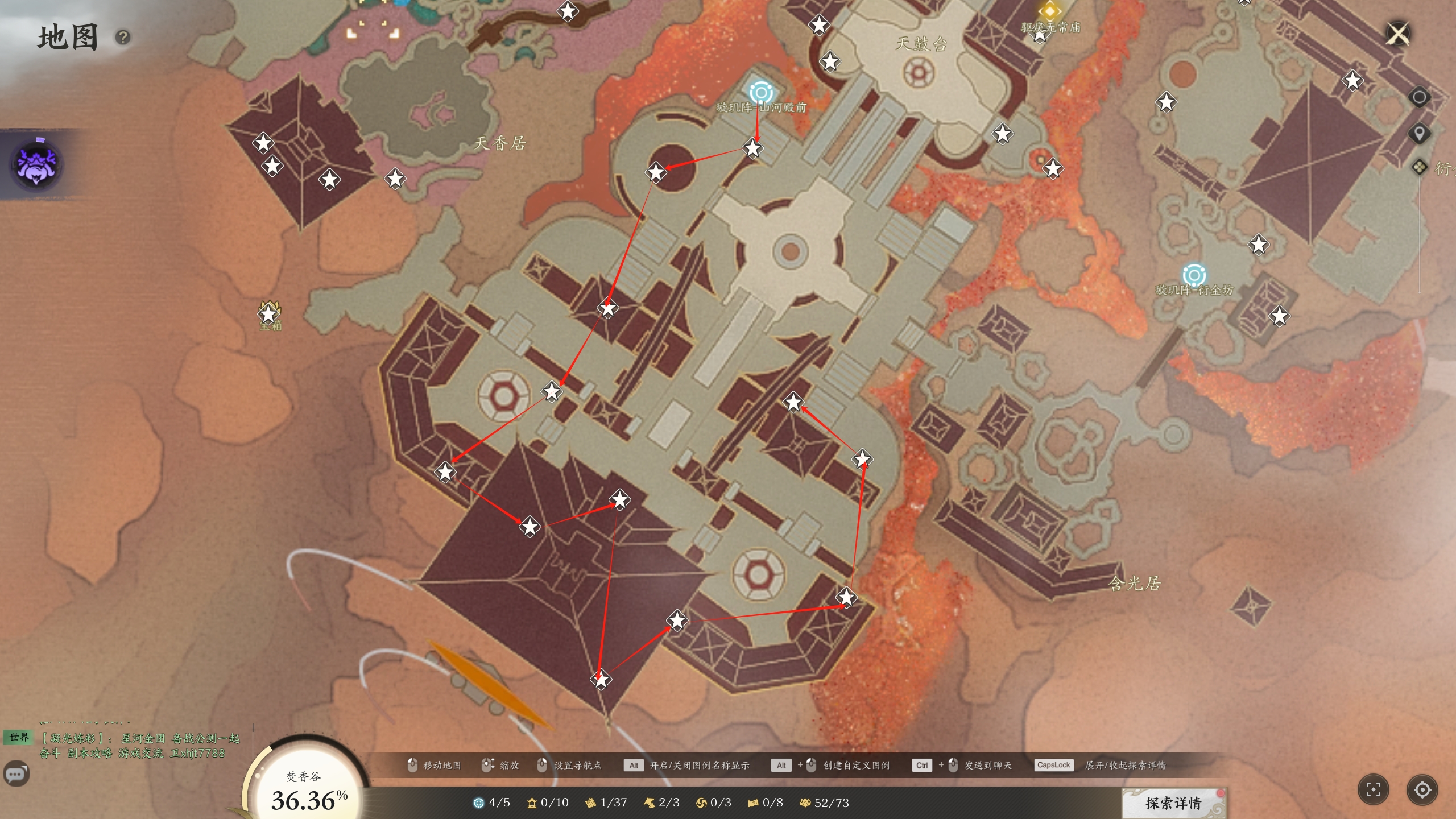
Task: Recenter map with the crosshair locate button
Action: (x=1422, y=790)
